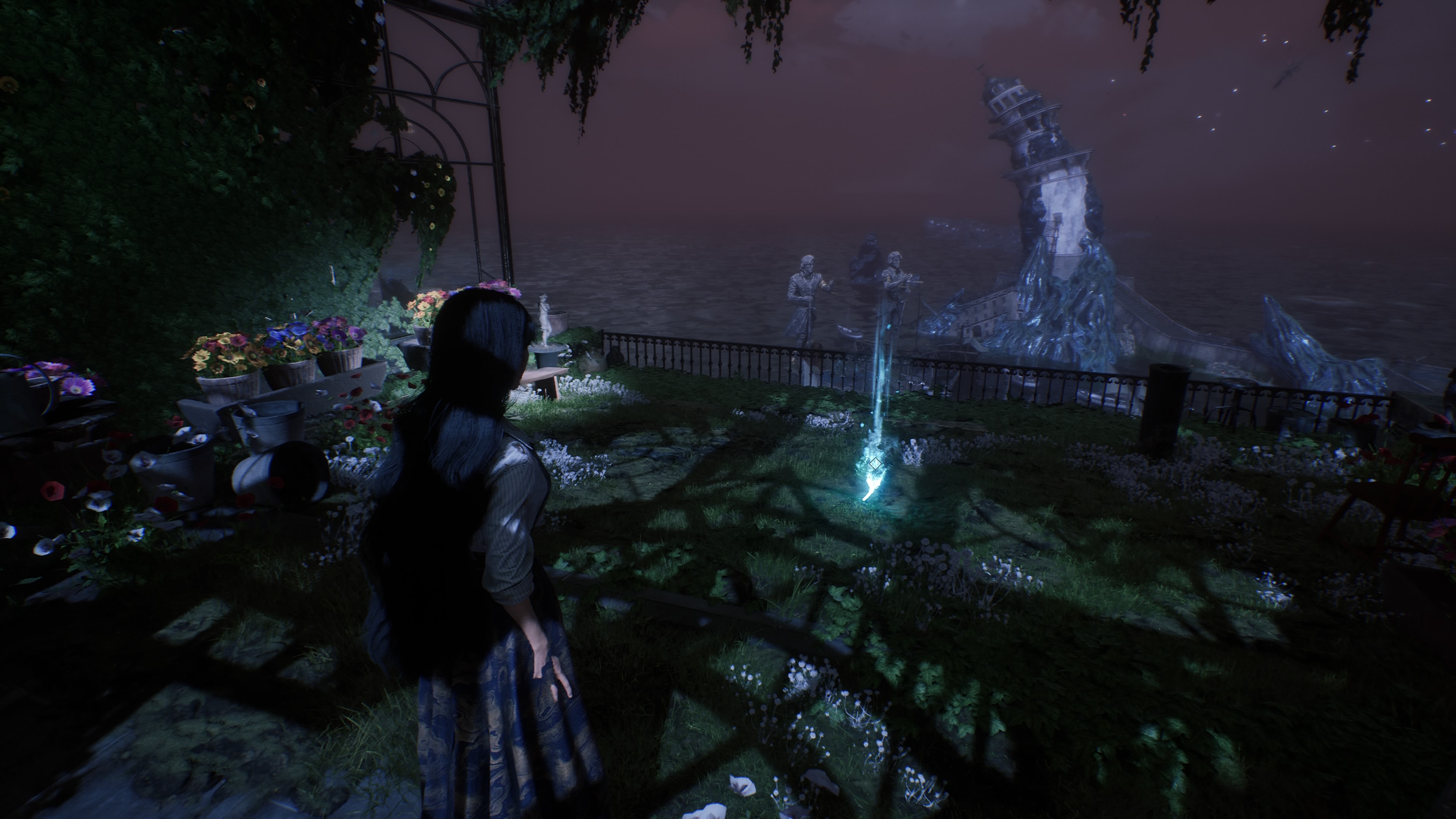This screenshot has width=1456, height=819.
Task: Select the diamond interaction marker on the glowing pickup
Action: click(875, 464)
